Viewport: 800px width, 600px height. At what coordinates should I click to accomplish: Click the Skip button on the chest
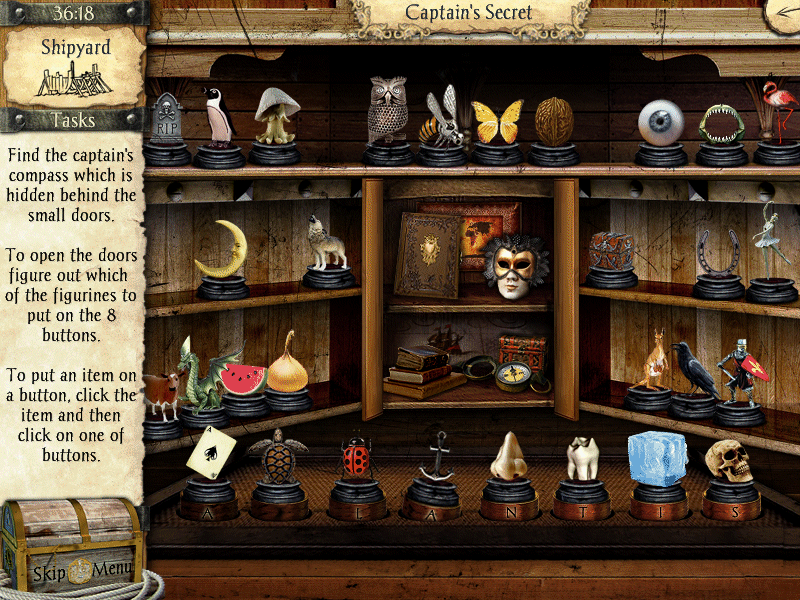click(x=49, y=573)
